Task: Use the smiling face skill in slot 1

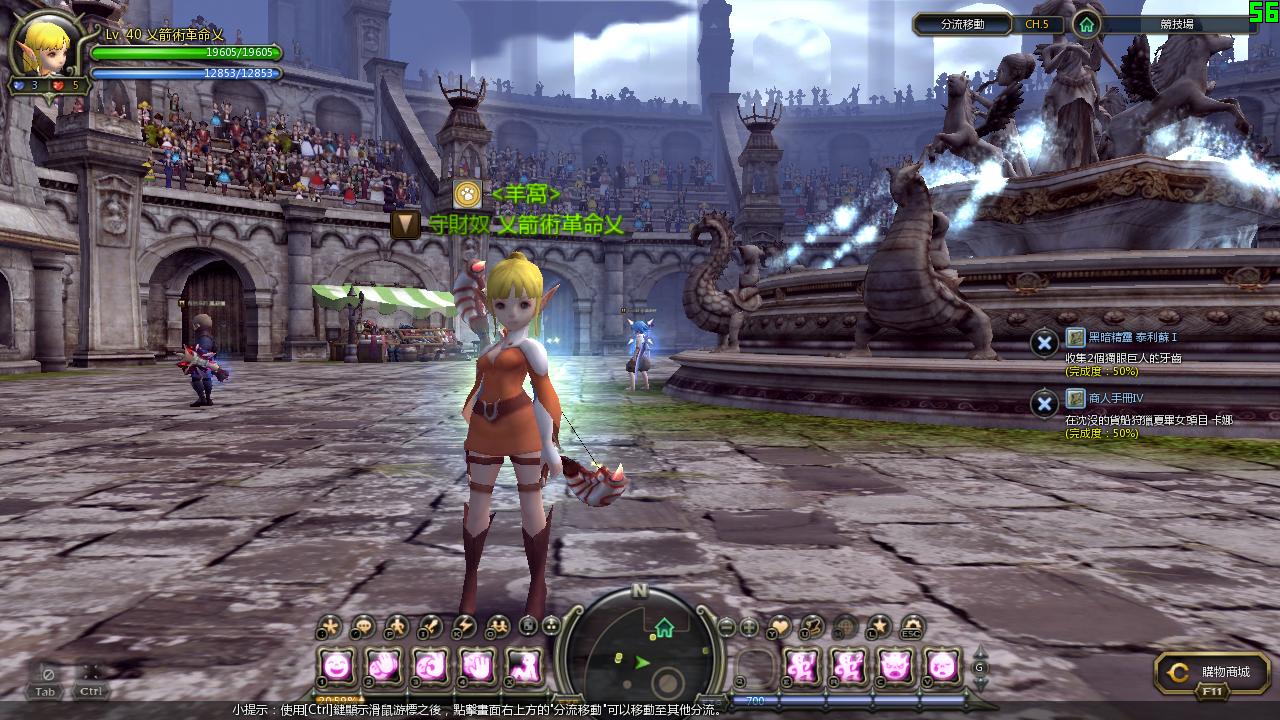Action: 338,665
